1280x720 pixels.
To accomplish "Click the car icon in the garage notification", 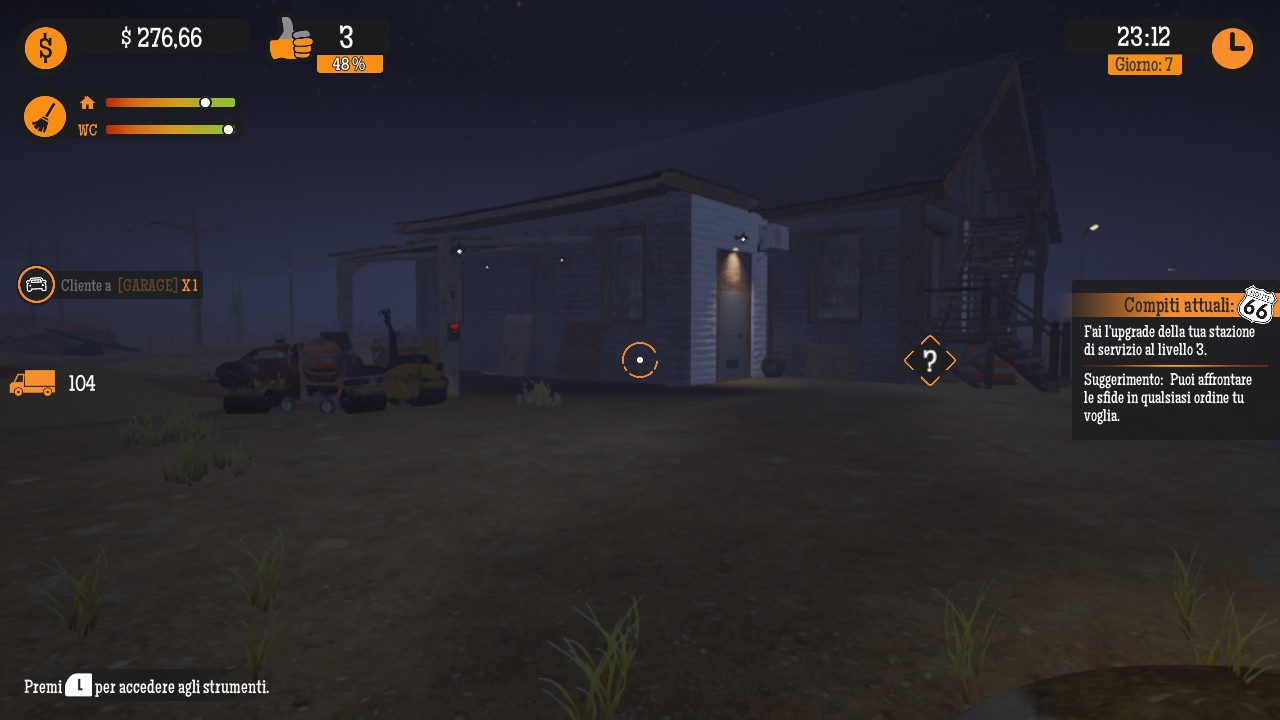I will tap(36, 285).
